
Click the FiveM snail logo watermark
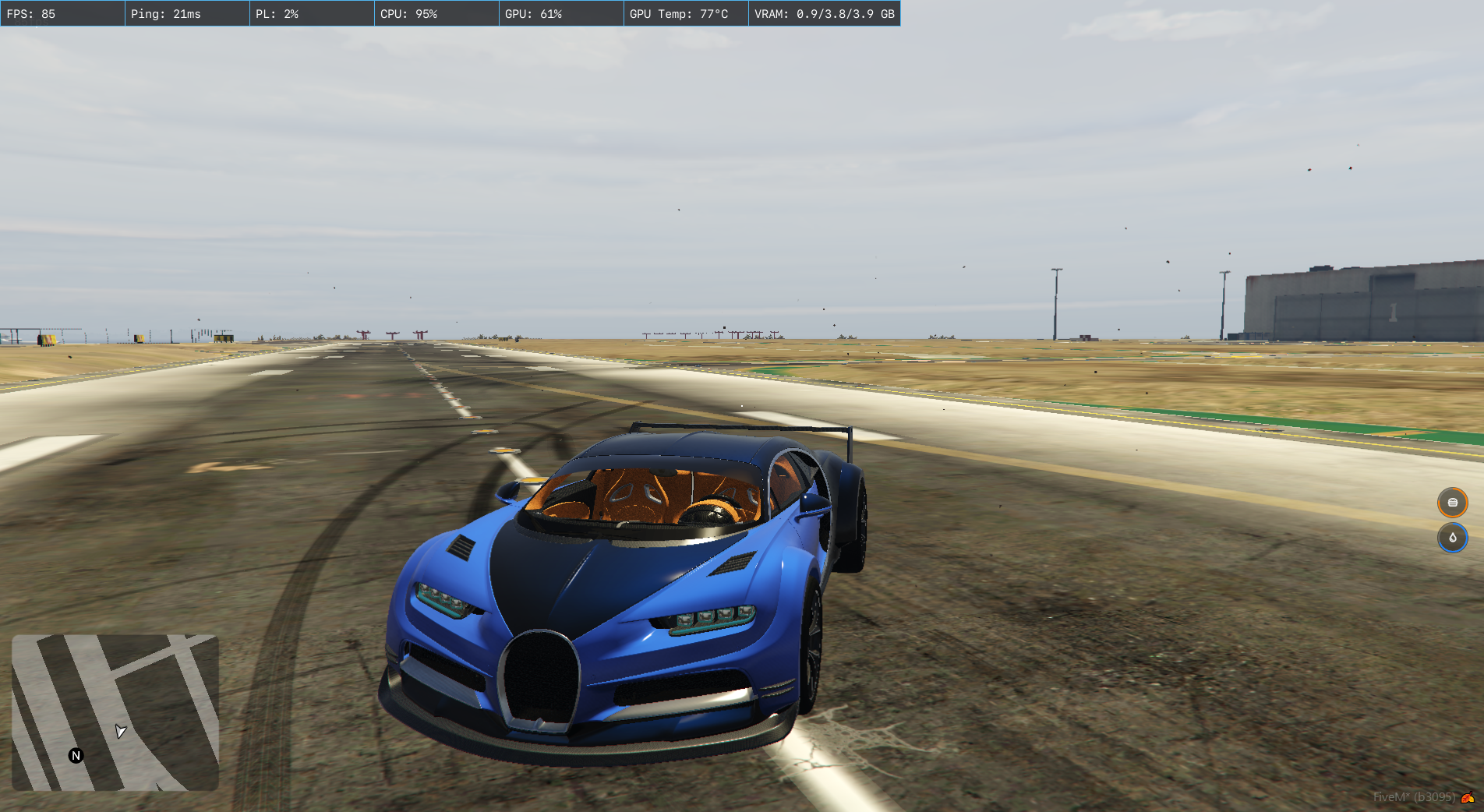pos(1468,797)
